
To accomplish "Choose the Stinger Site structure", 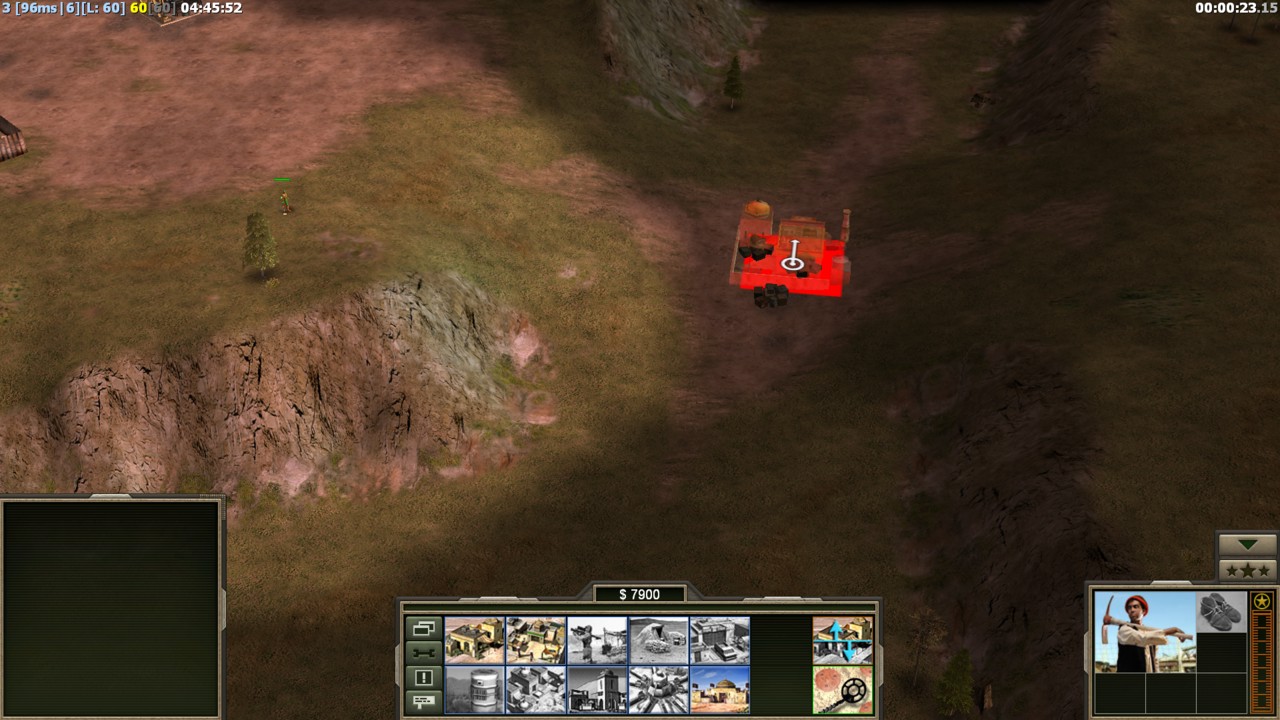I will 597,640.
